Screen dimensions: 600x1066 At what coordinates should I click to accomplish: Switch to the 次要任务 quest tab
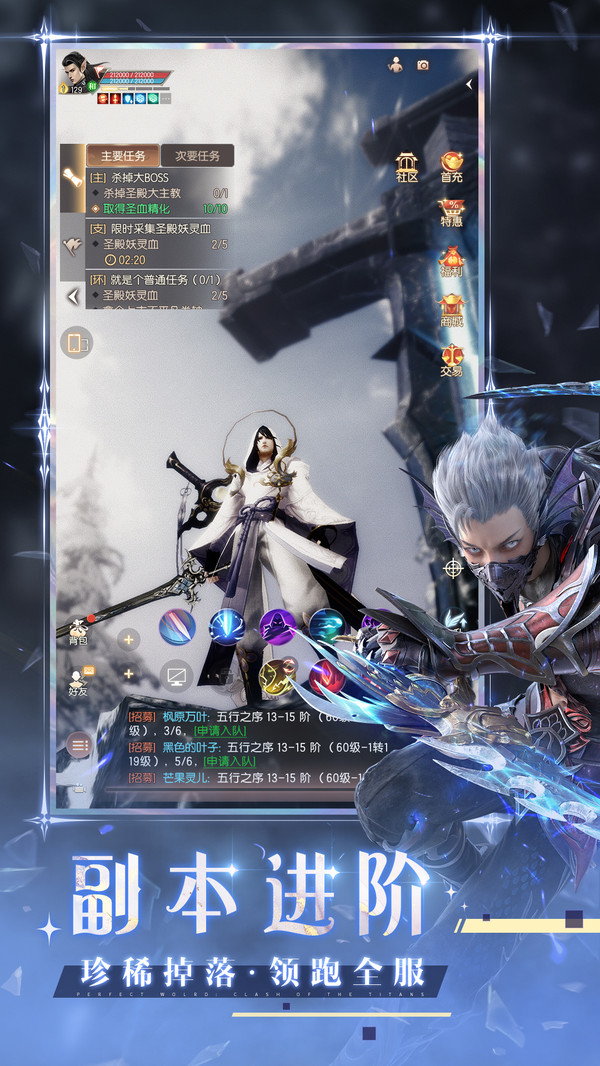(197, 156)
